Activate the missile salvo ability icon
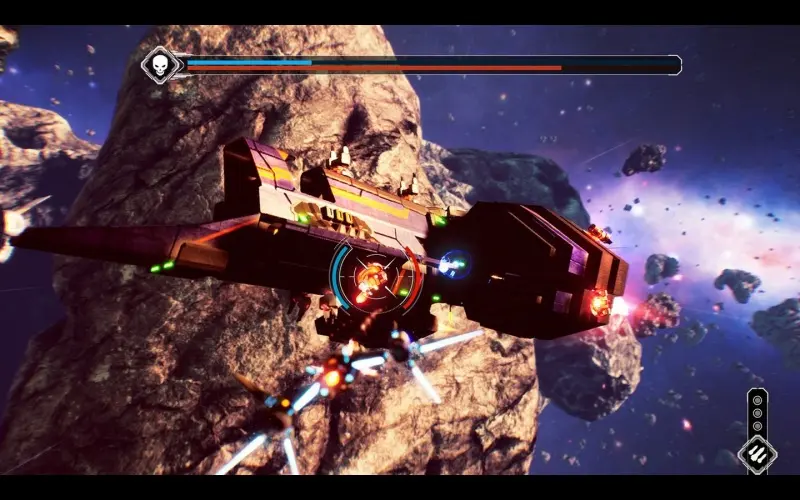Screen dimensions: 800x500 [757, 453]
